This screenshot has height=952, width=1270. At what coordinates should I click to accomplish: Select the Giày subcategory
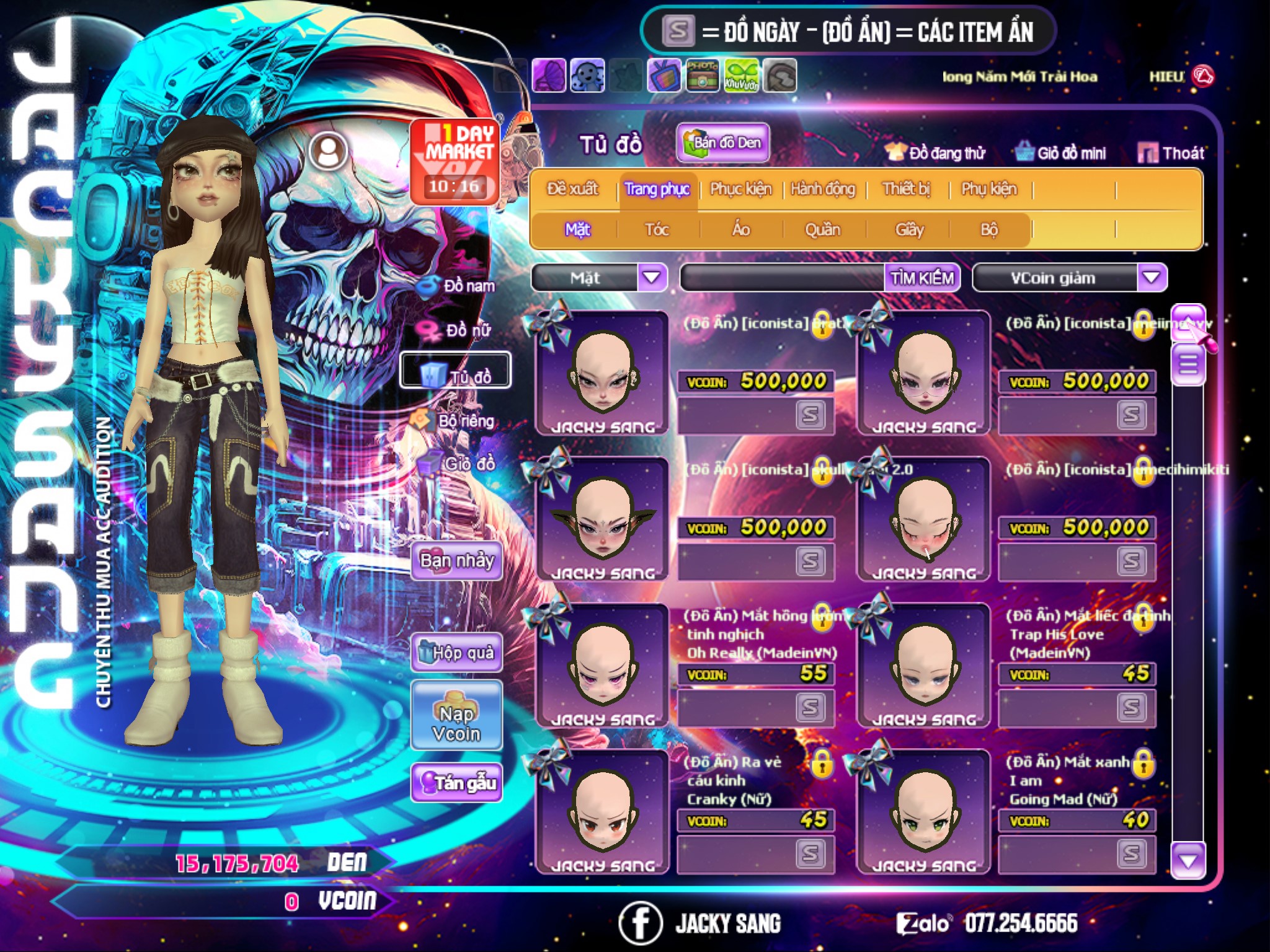click(909, 230)
